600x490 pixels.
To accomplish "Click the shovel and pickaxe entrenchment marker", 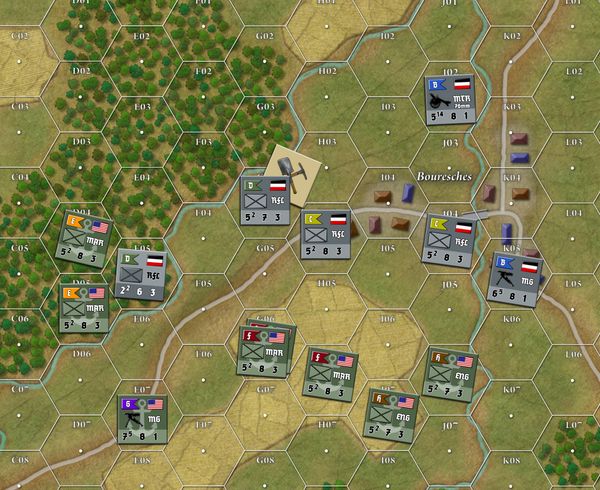I will click(290, 166).
